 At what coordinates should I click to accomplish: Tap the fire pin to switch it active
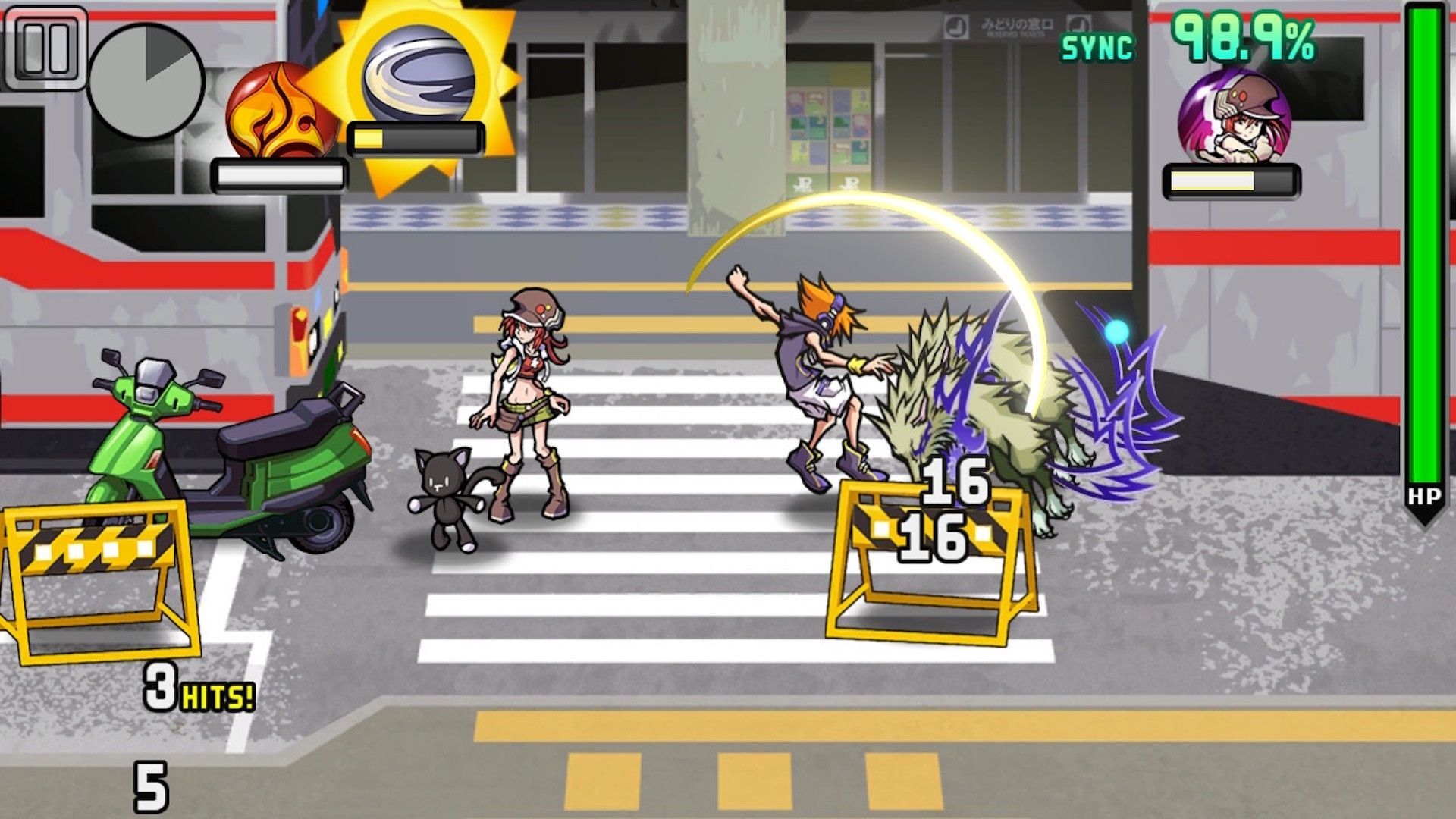pyautogui.click(x=281, y=114)
